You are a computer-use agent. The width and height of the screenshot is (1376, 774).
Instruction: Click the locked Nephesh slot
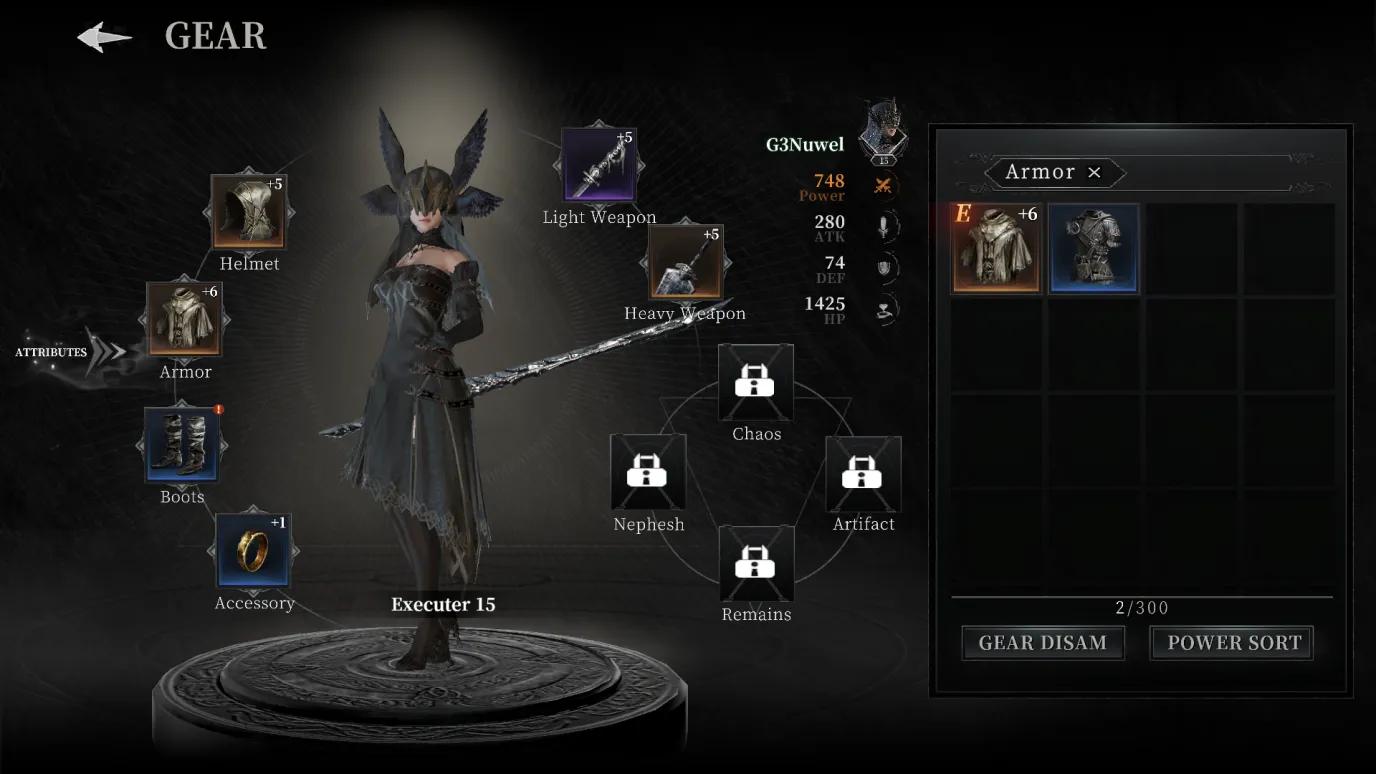coord(648,472)
